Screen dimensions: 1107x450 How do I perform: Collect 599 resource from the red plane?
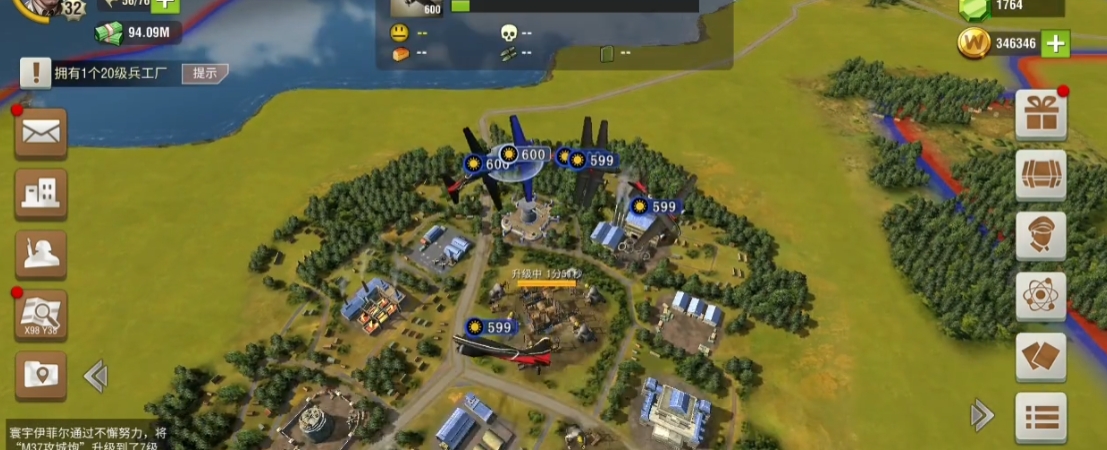(490, 327)
